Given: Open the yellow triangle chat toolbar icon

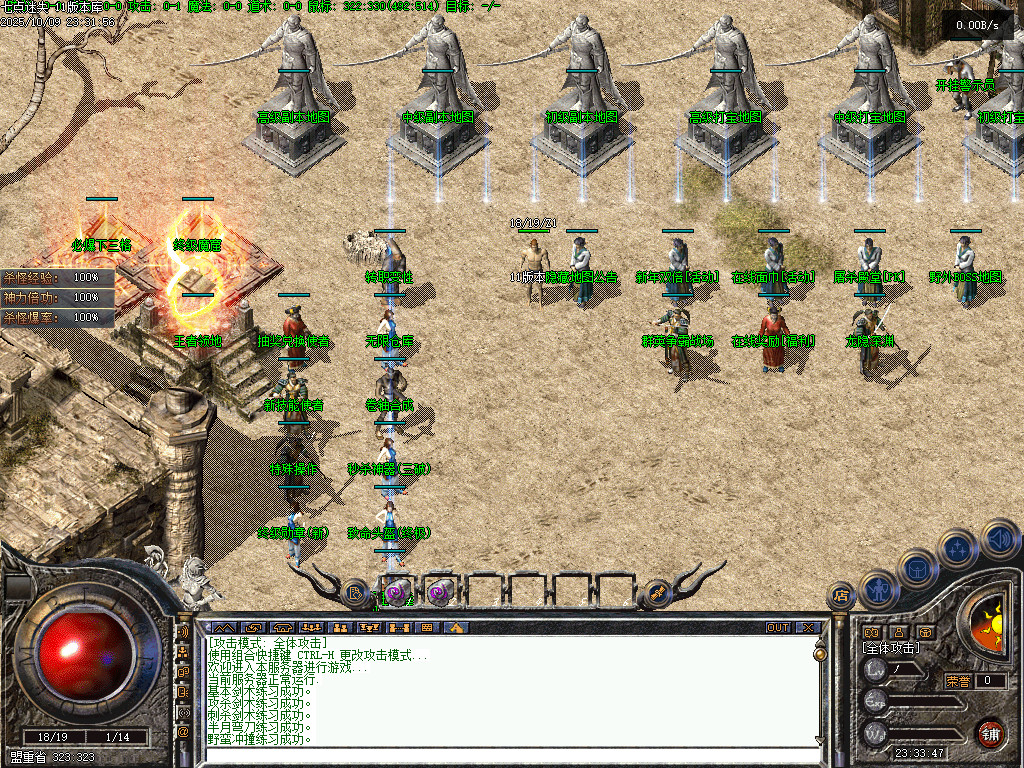Looking at the screenshot, I should [456, 628].
